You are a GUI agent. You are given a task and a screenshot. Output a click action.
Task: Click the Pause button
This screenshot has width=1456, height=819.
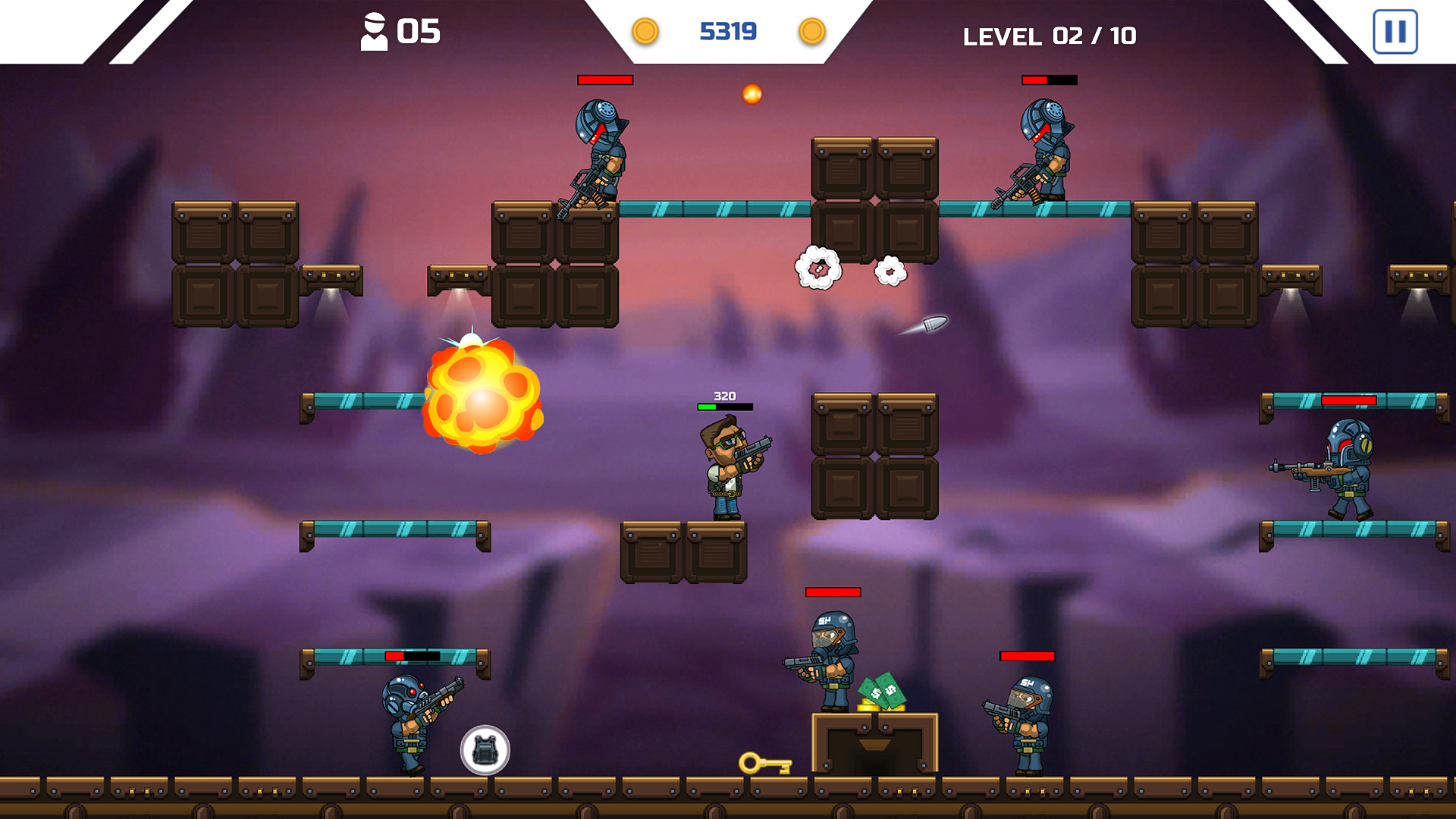pyautogui.click(x=1395, y=32)
